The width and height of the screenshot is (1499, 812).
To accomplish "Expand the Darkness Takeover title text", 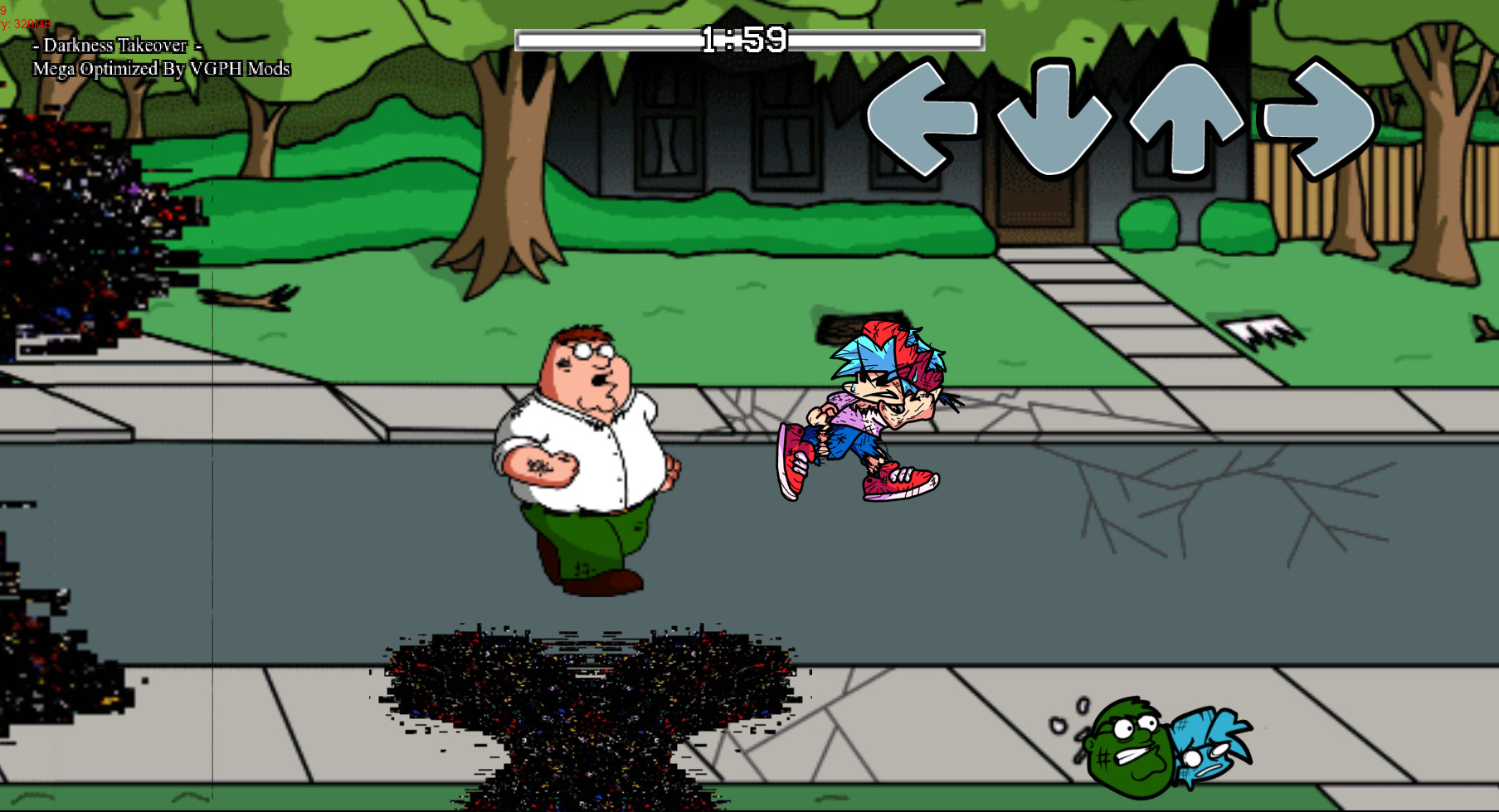I will 116,46.
